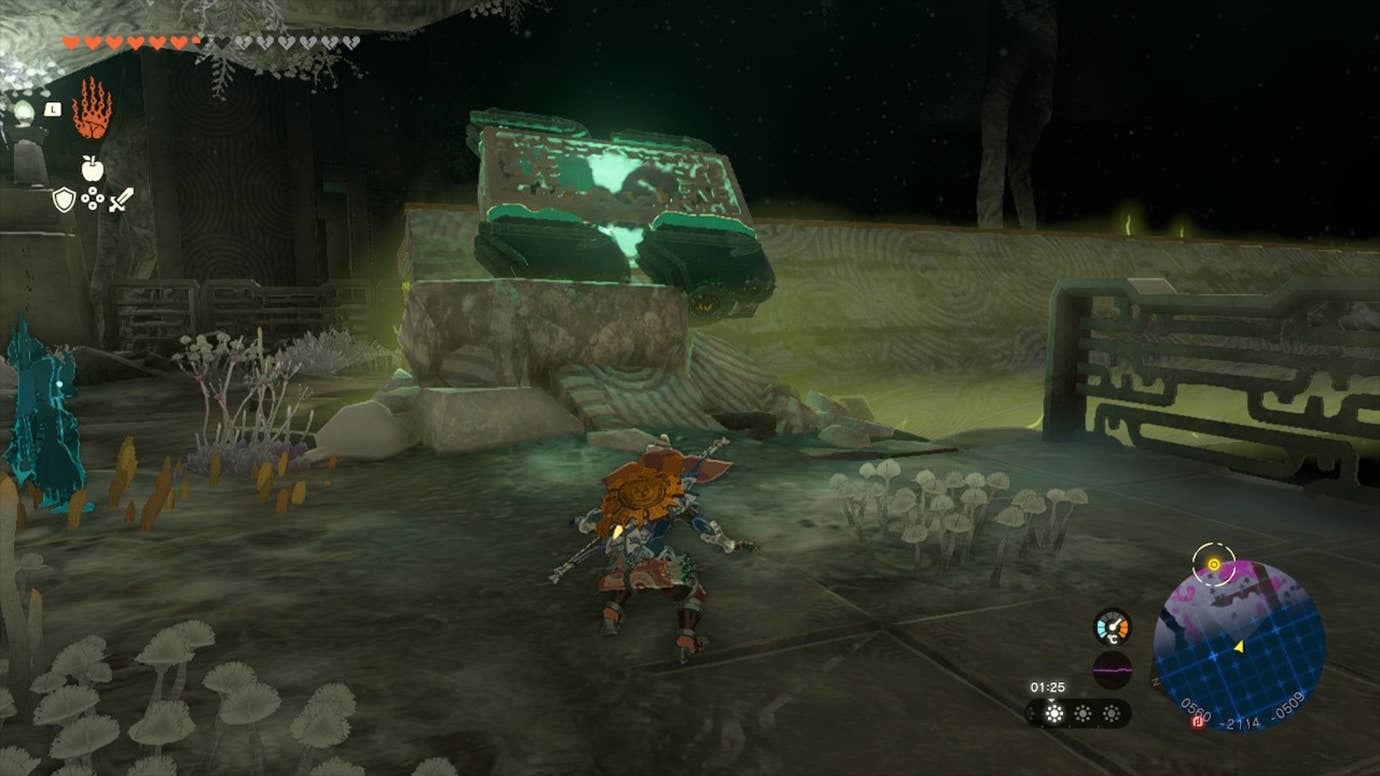Toggle the middle dim flower indicator
1380x776 pixels.
pyautogui.click(x=1082, y=713)
